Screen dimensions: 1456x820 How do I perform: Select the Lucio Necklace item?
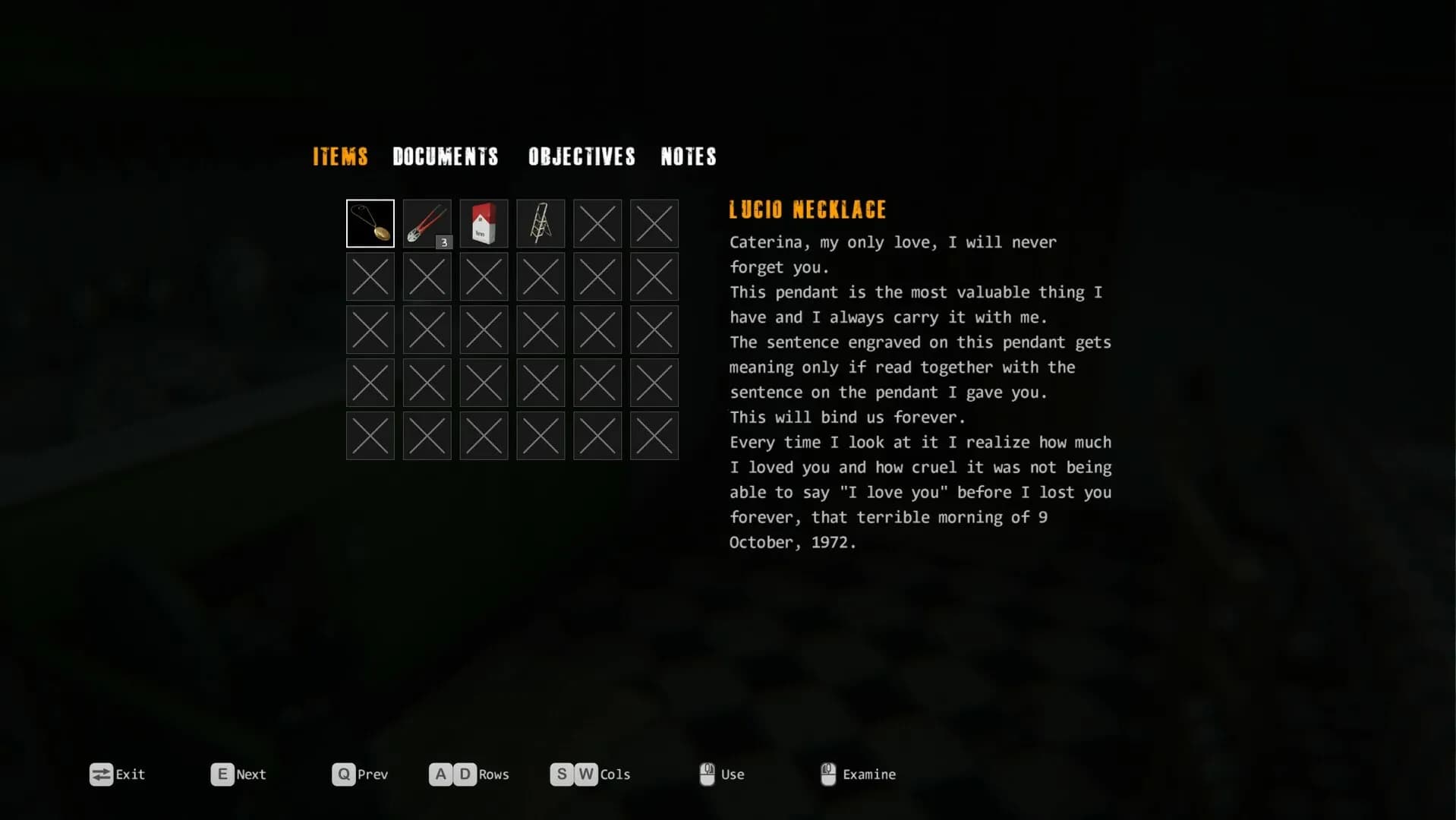(370, 222)
